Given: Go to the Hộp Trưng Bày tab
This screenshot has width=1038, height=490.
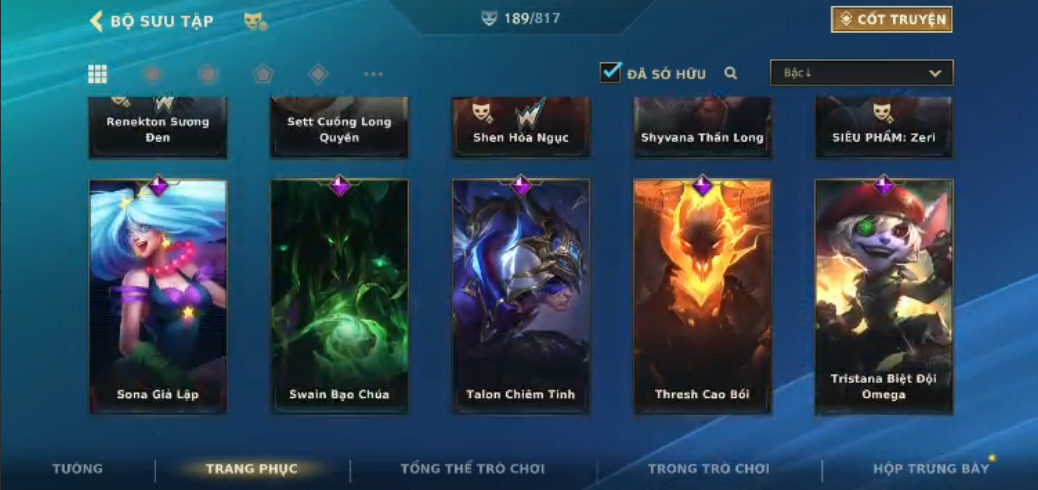Looking at the screenshot, I should [x=930, y=469].
